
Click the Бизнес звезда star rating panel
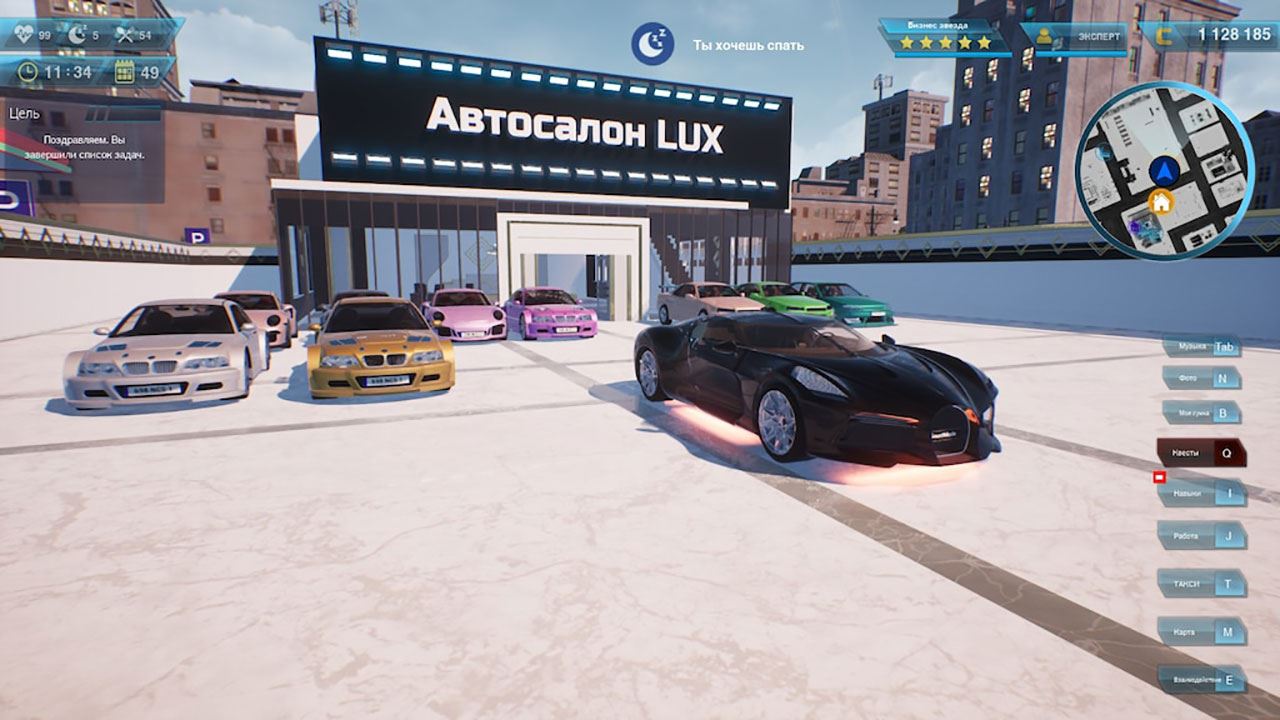pyautogui.click(x=945, y=37)
